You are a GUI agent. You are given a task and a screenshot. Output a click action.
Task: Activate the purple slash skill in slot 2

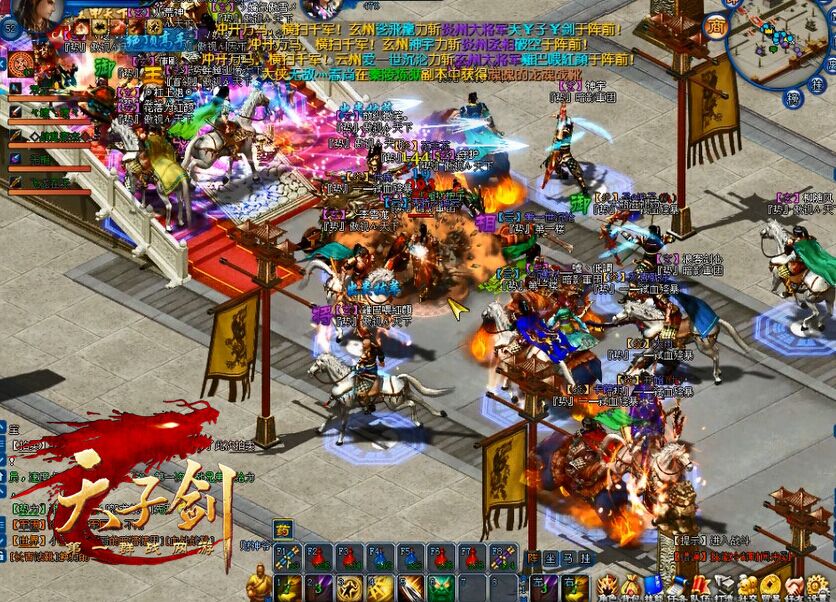[318, 587]
